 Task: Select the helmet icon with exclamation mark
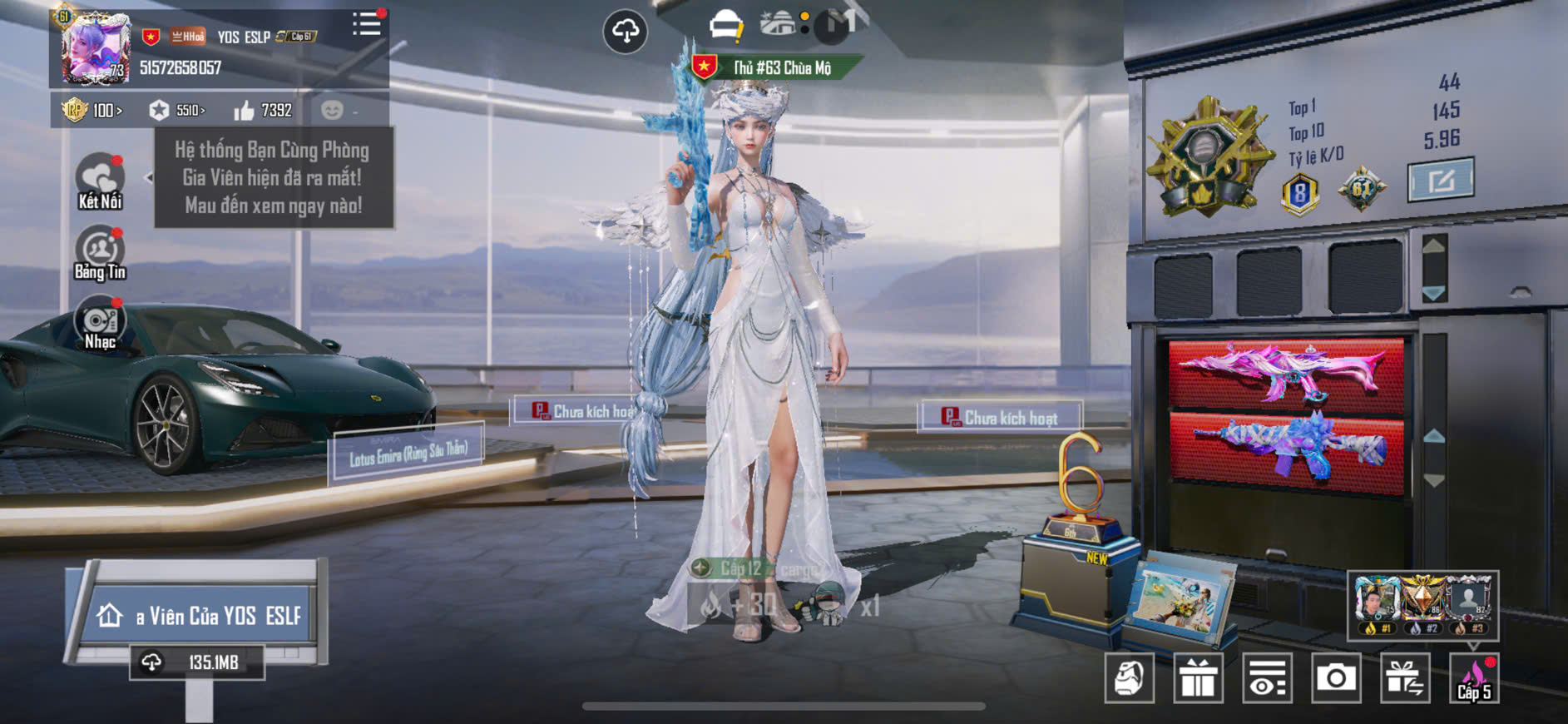[x=725, y=26]
